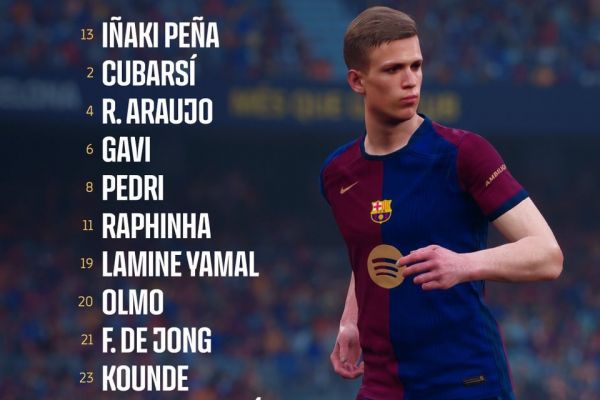Select Iñaki Peña in the squad list
Image resolution: width=600 pixels, height=400 pixels.
pyautogui.click(x=160, y=35)
